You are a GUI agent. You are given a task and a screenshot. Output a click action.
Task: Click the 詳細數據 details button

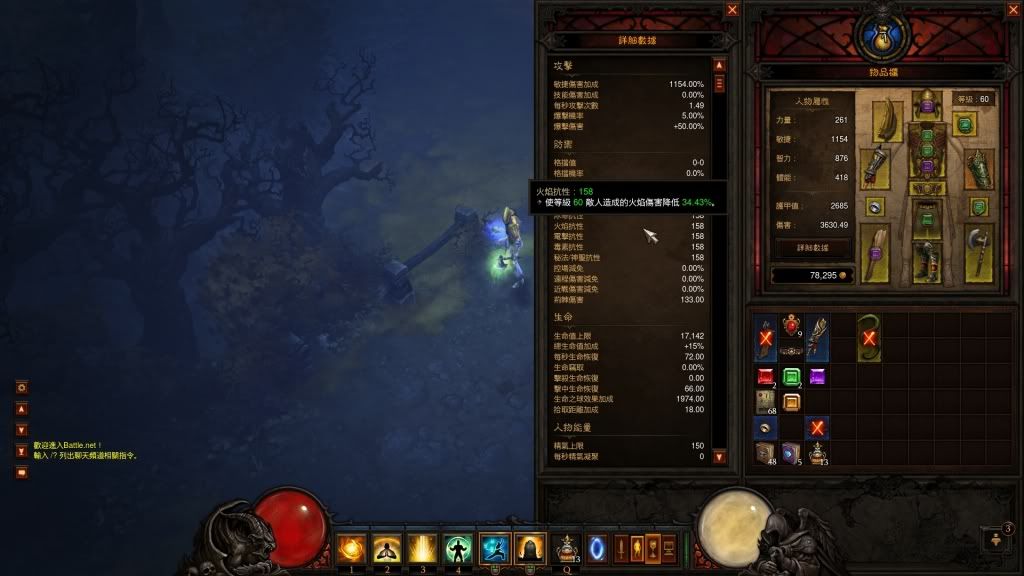pyautogui.click(x=813, y=246)
